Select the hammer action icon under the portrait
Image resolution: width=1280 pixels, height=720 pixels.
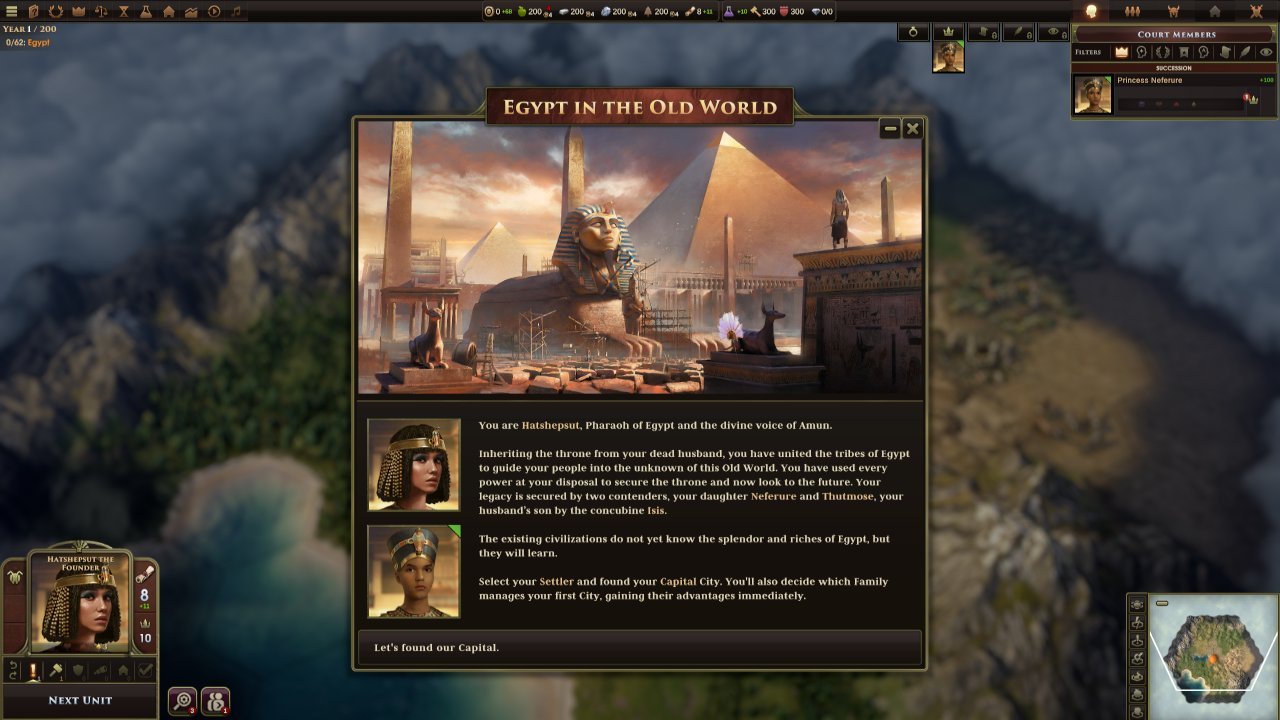[x=56, y=671]
